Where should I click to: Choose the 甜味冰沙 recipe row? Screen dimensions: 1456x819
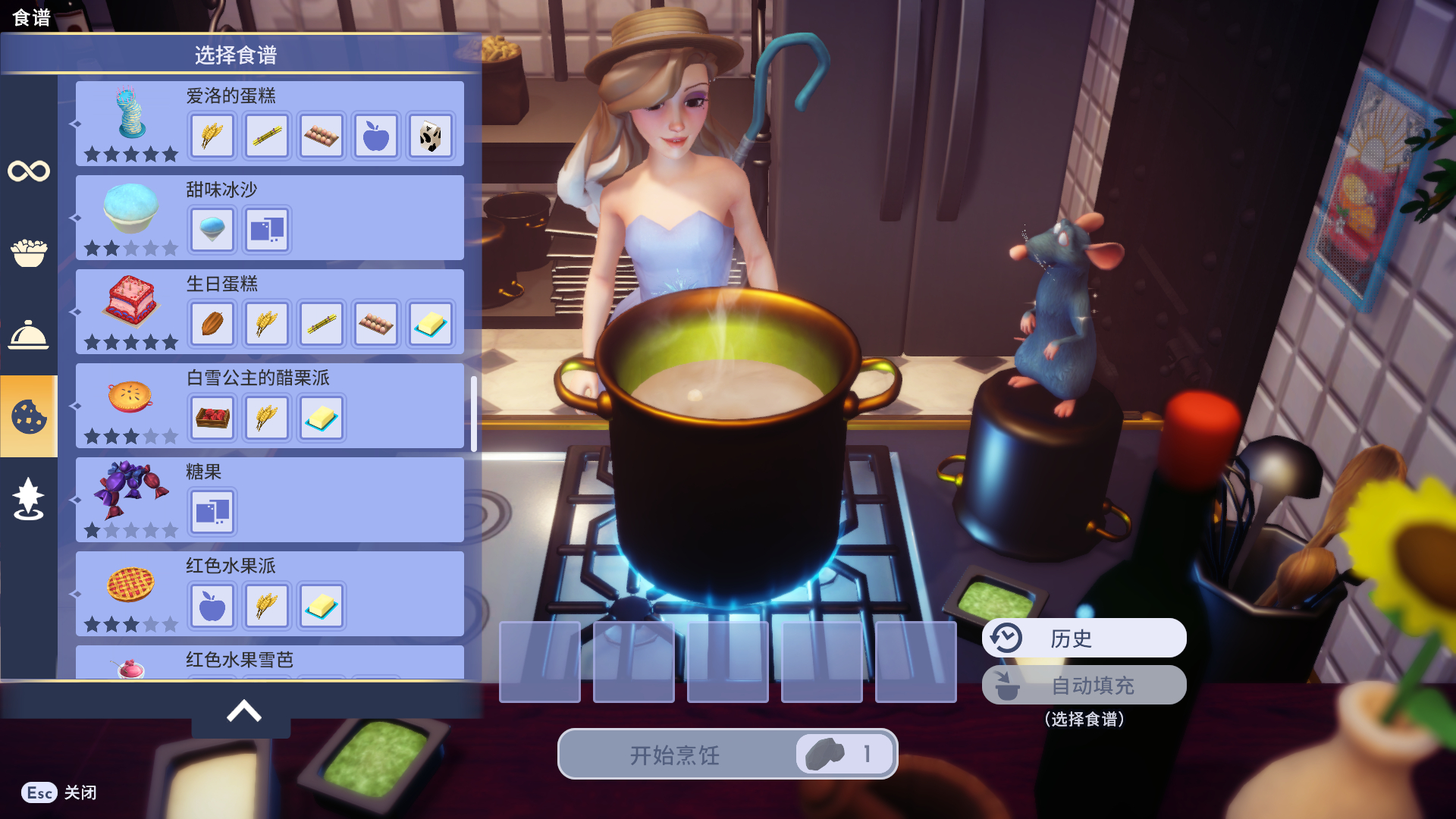pos(269,218)
